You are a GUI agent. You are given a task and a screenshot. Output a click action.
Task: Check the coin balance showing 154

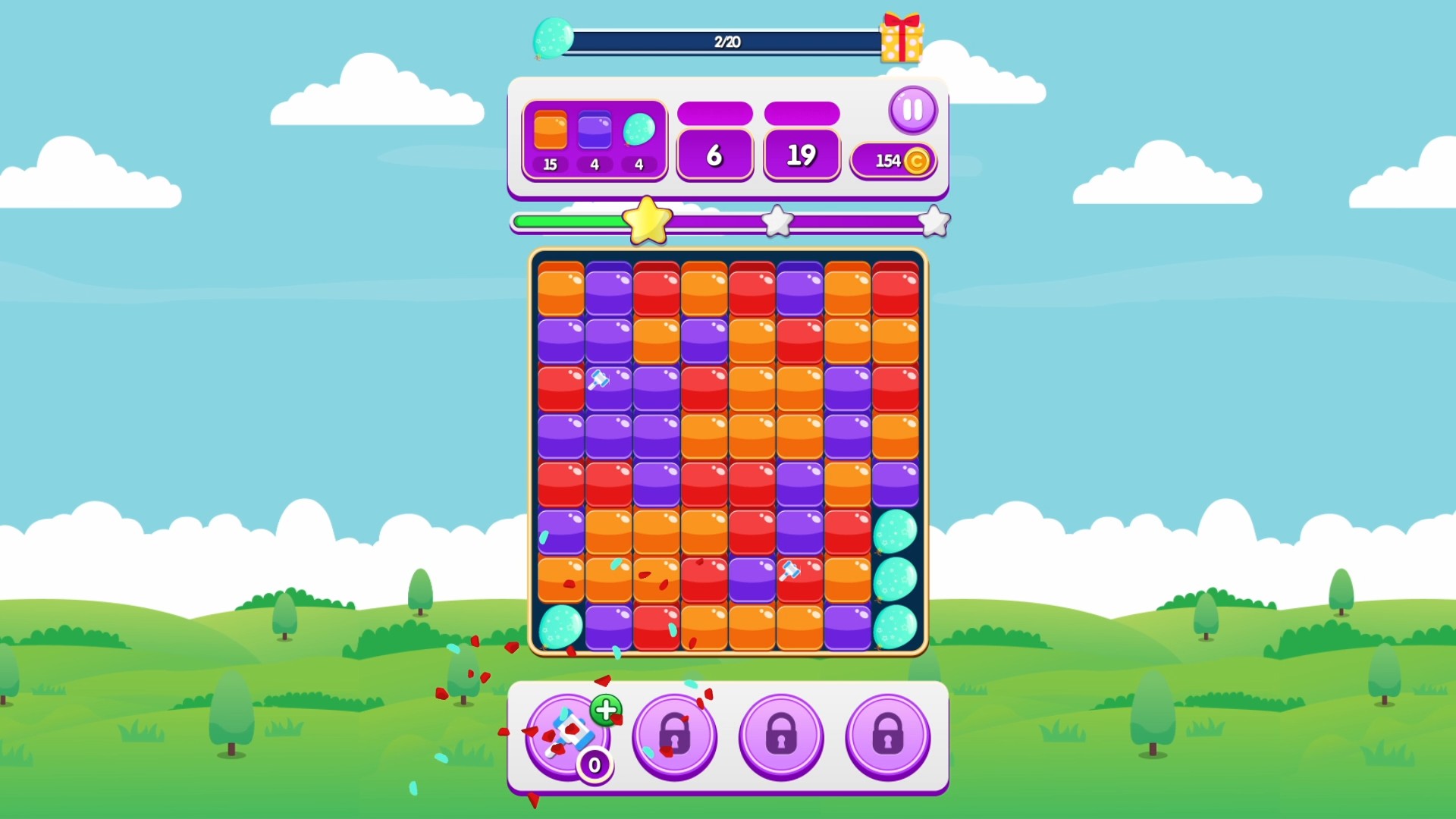[x=893, y=160]
